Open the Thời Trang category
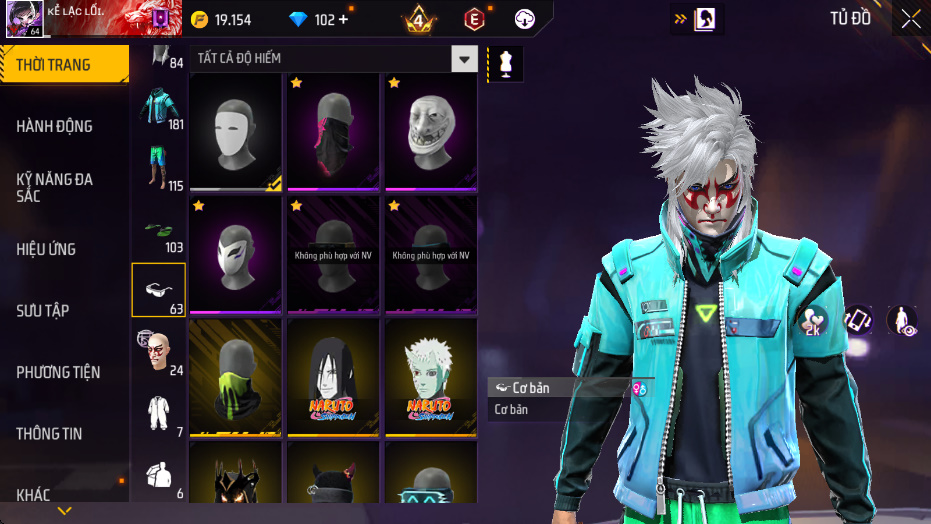 tap(64, 65)
